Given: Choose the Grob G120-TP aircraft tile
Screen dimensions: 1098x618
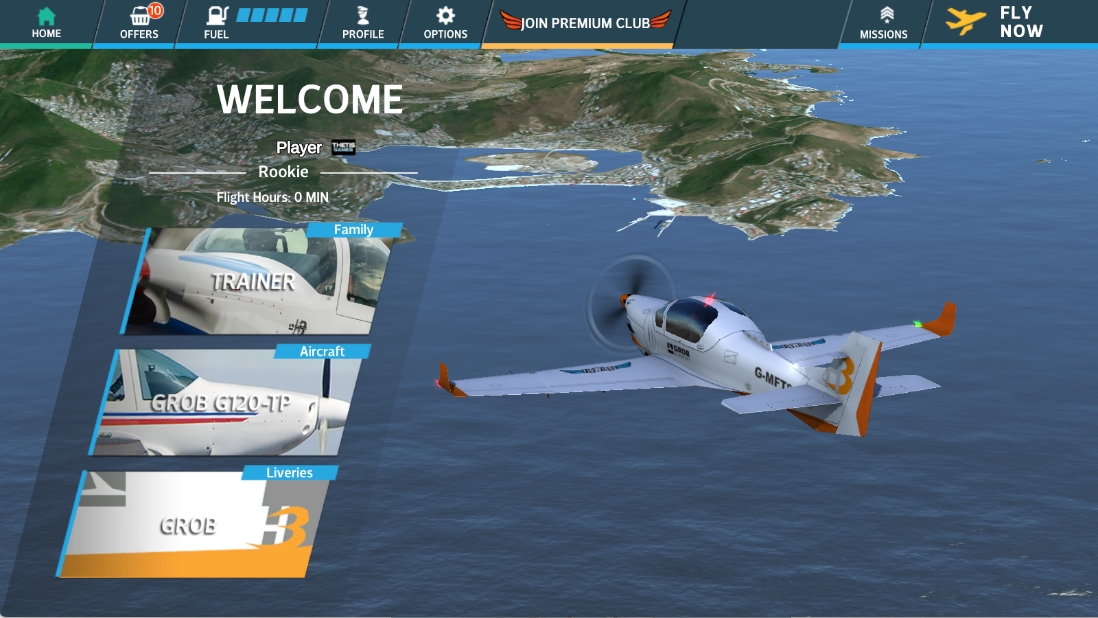Looking at the screenshot, I should [x=232, y=403].
